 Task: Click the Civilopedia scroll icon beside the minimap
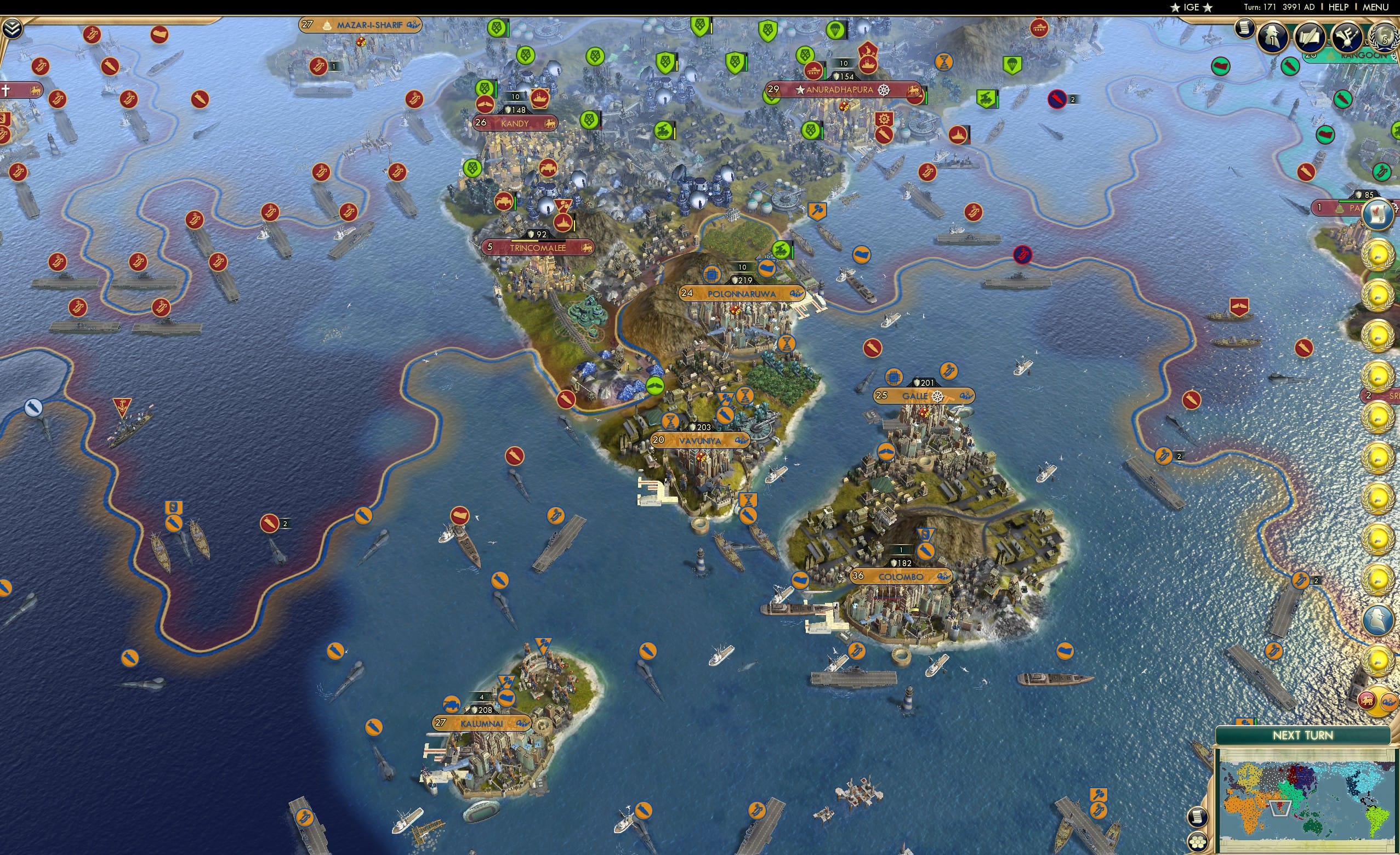(x=1198, y=817)
